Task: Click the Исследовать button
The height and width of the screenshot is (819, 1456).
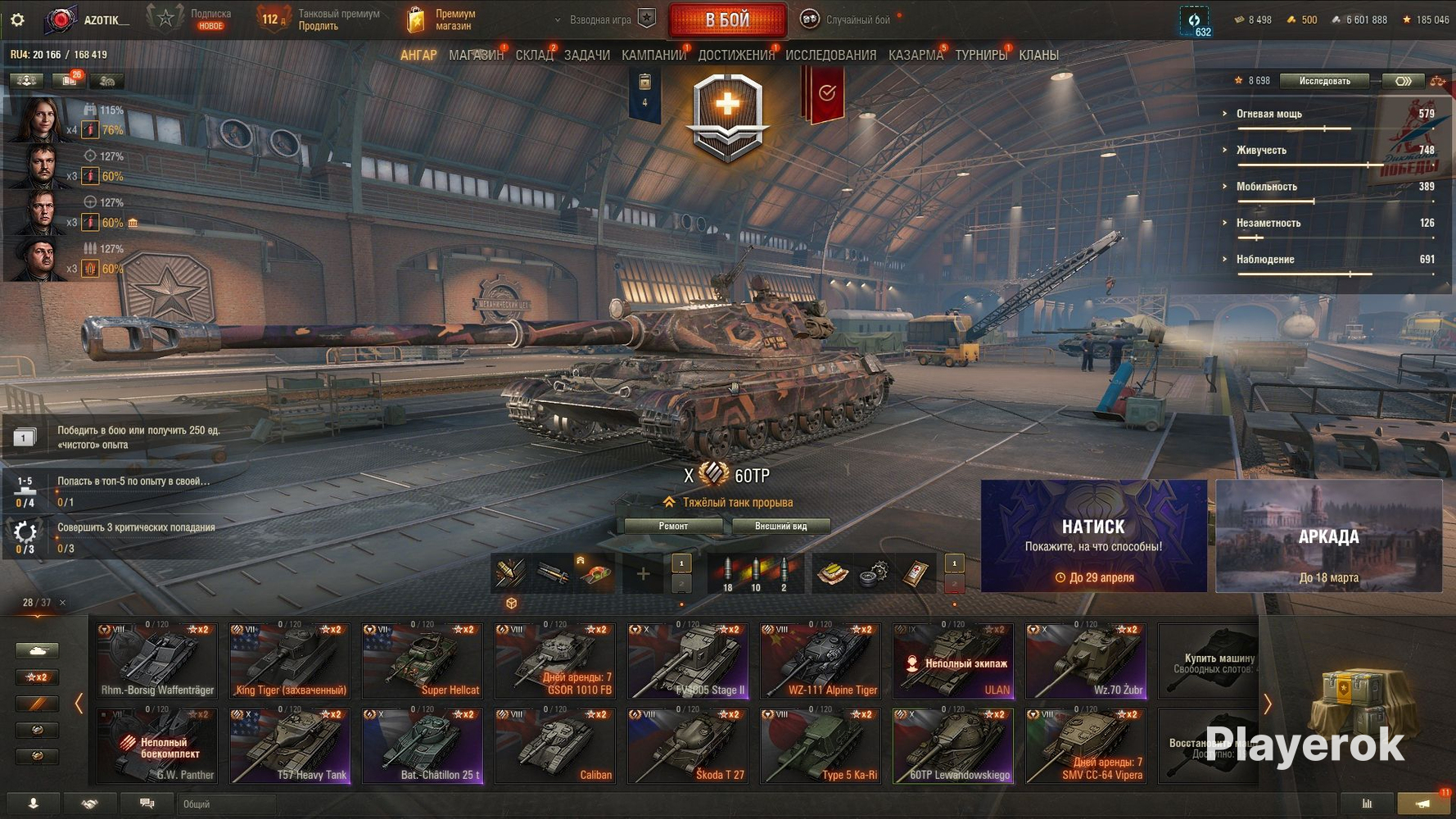Action: pos(1324,81)
